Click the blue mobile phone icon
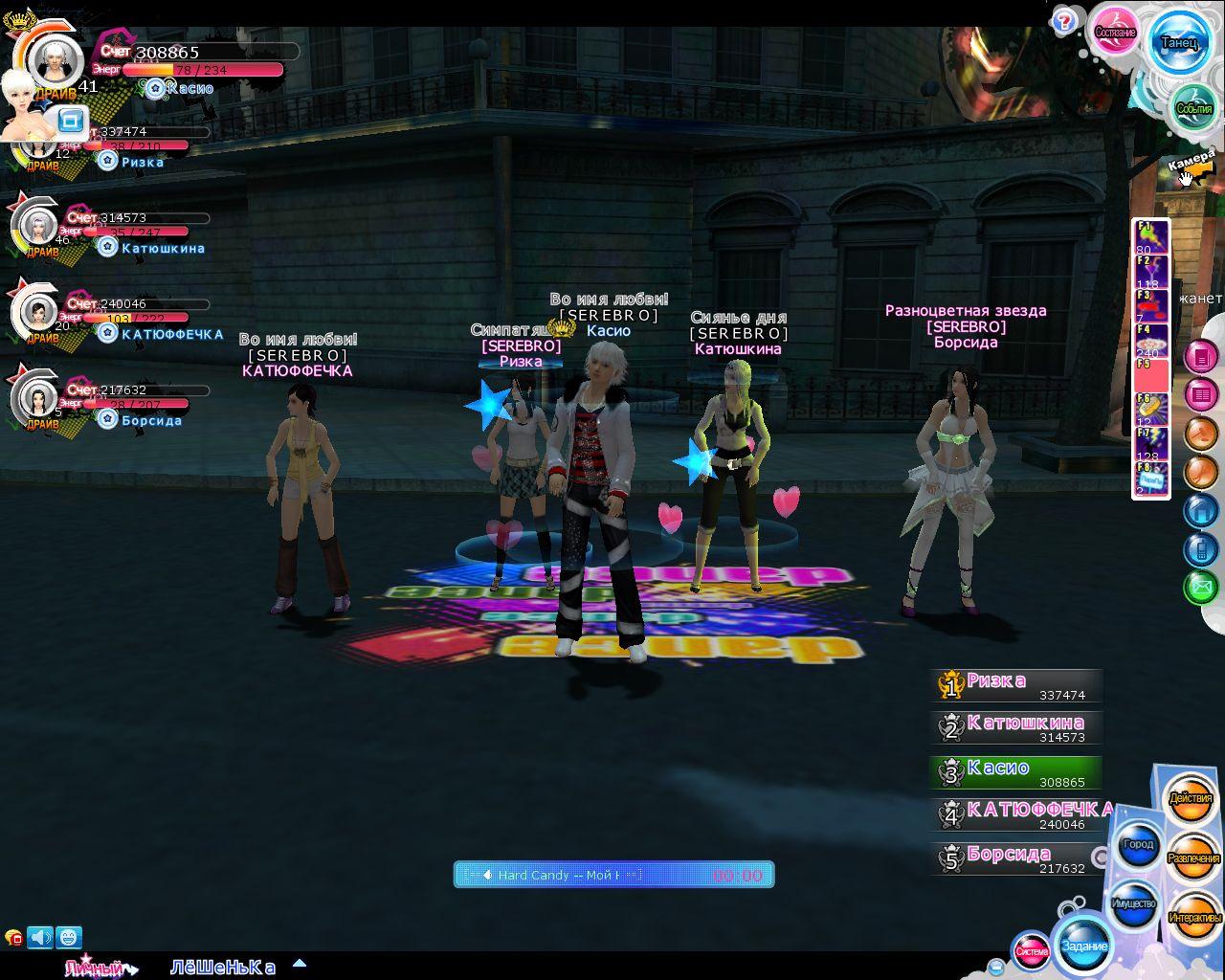 coord(1200,548)
